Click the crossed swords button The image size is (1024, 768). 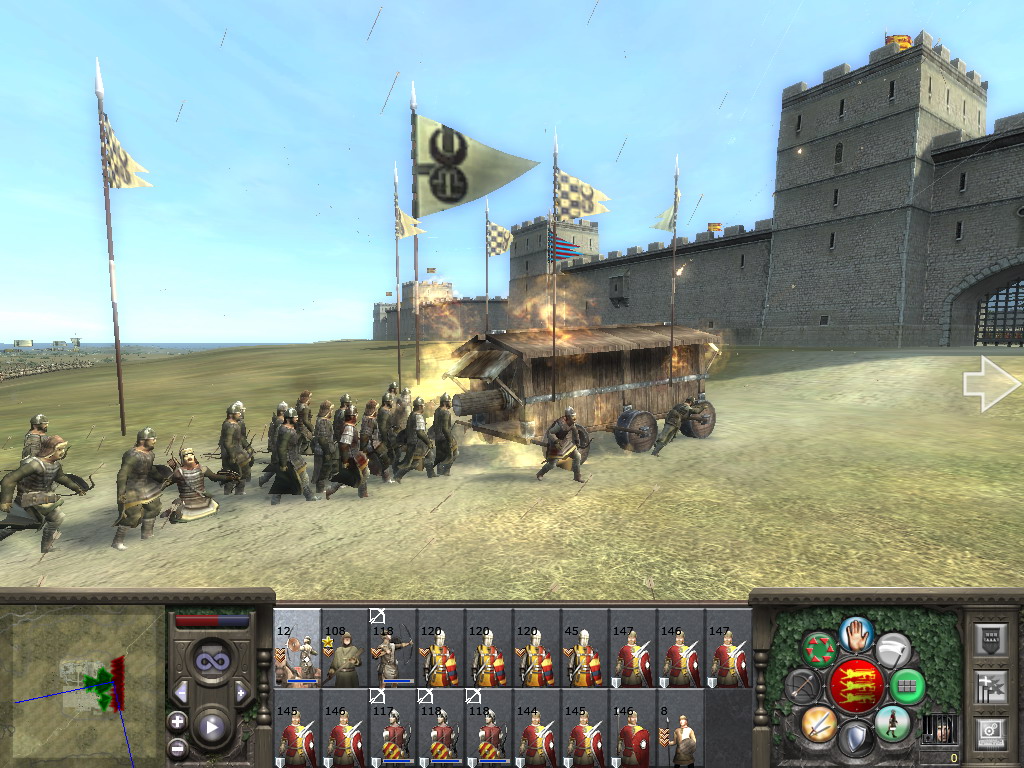[x=819, y=722]
